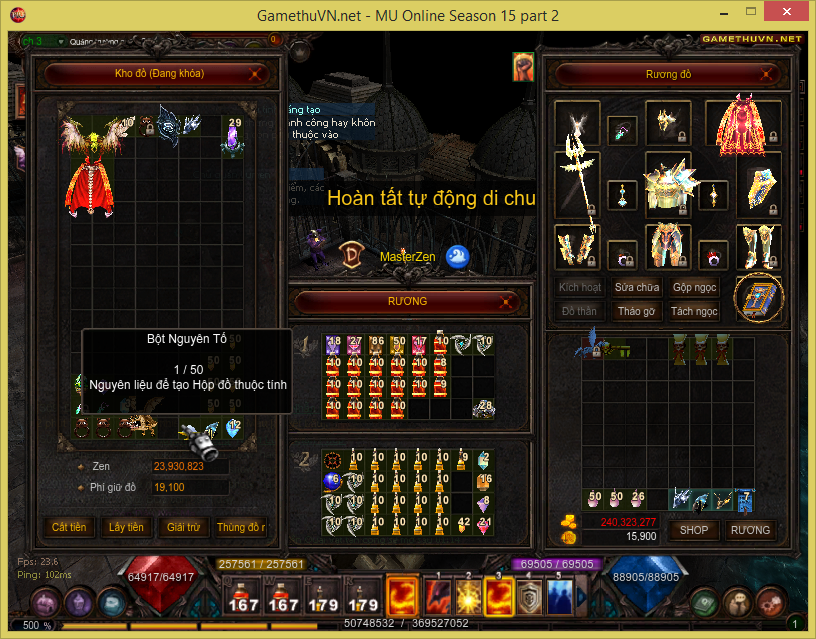Open the blue spellbook icon

759,297
